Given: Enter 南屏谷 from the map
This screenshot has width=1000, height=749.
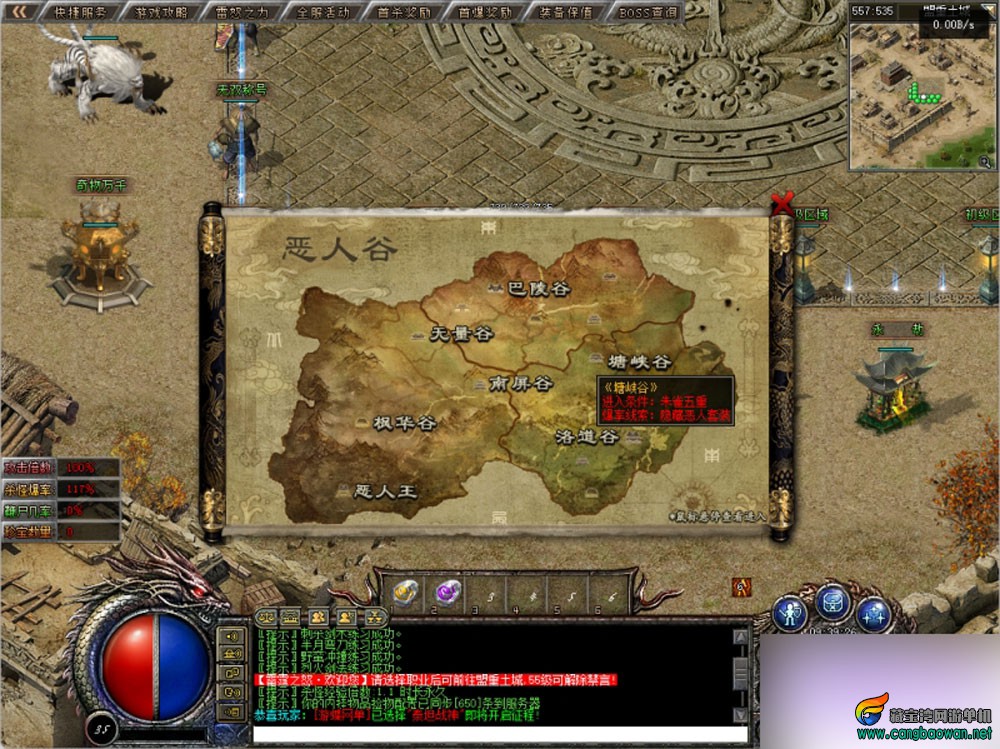Looking at the screenshot, I should click(x=520, y=383).
